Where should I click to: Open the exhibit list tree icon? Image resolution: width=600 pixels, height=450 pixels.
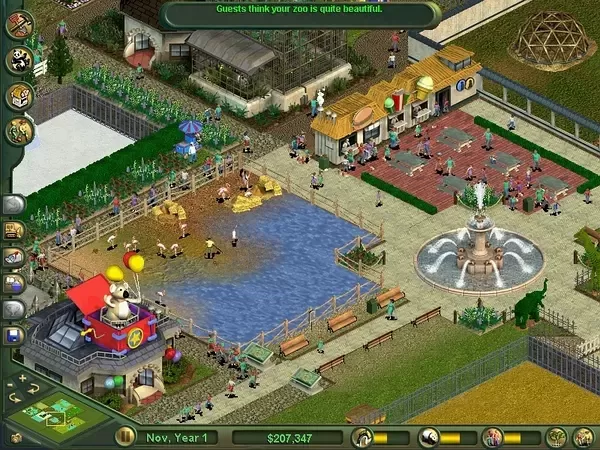point(556,437)
